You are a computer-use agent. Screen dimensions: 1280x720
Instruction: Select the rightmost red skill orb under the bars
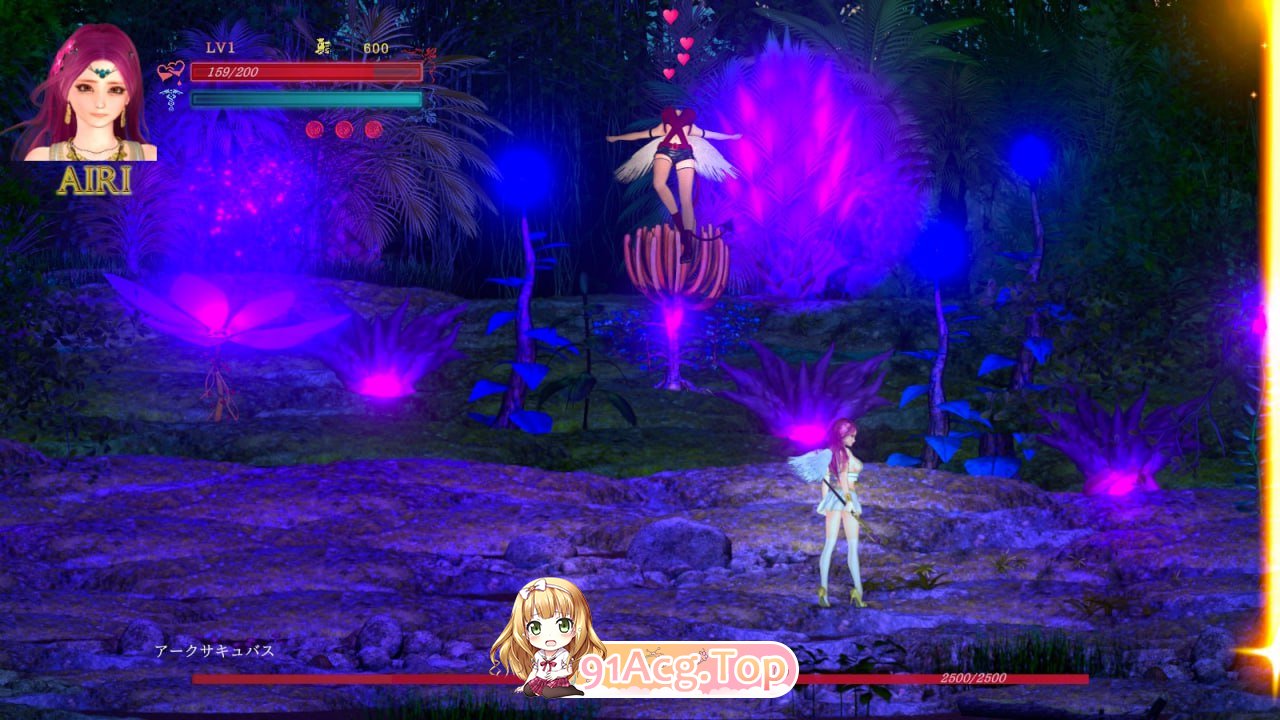[x=375, y=130]
